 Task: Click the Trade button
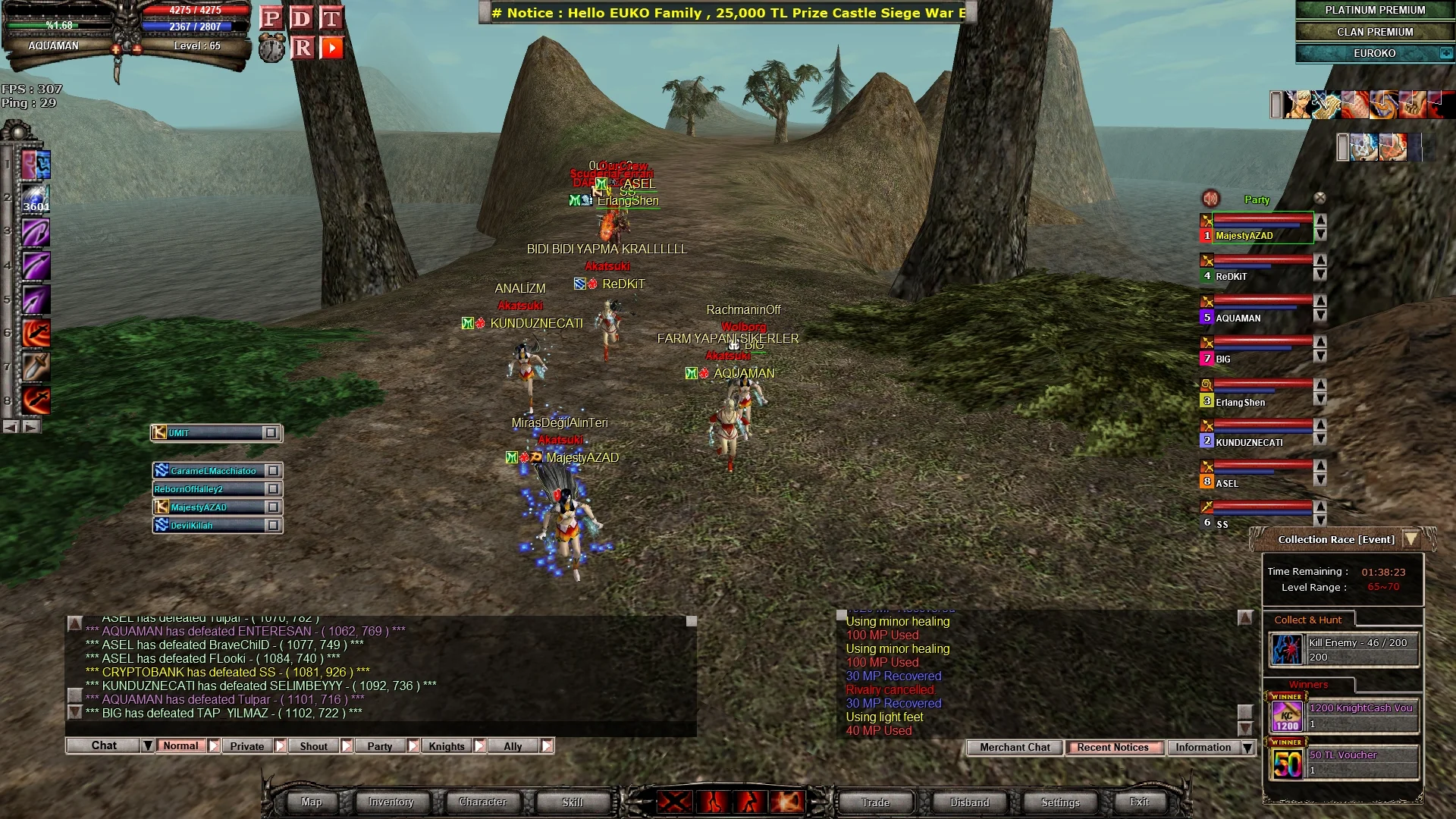point(875,802)
